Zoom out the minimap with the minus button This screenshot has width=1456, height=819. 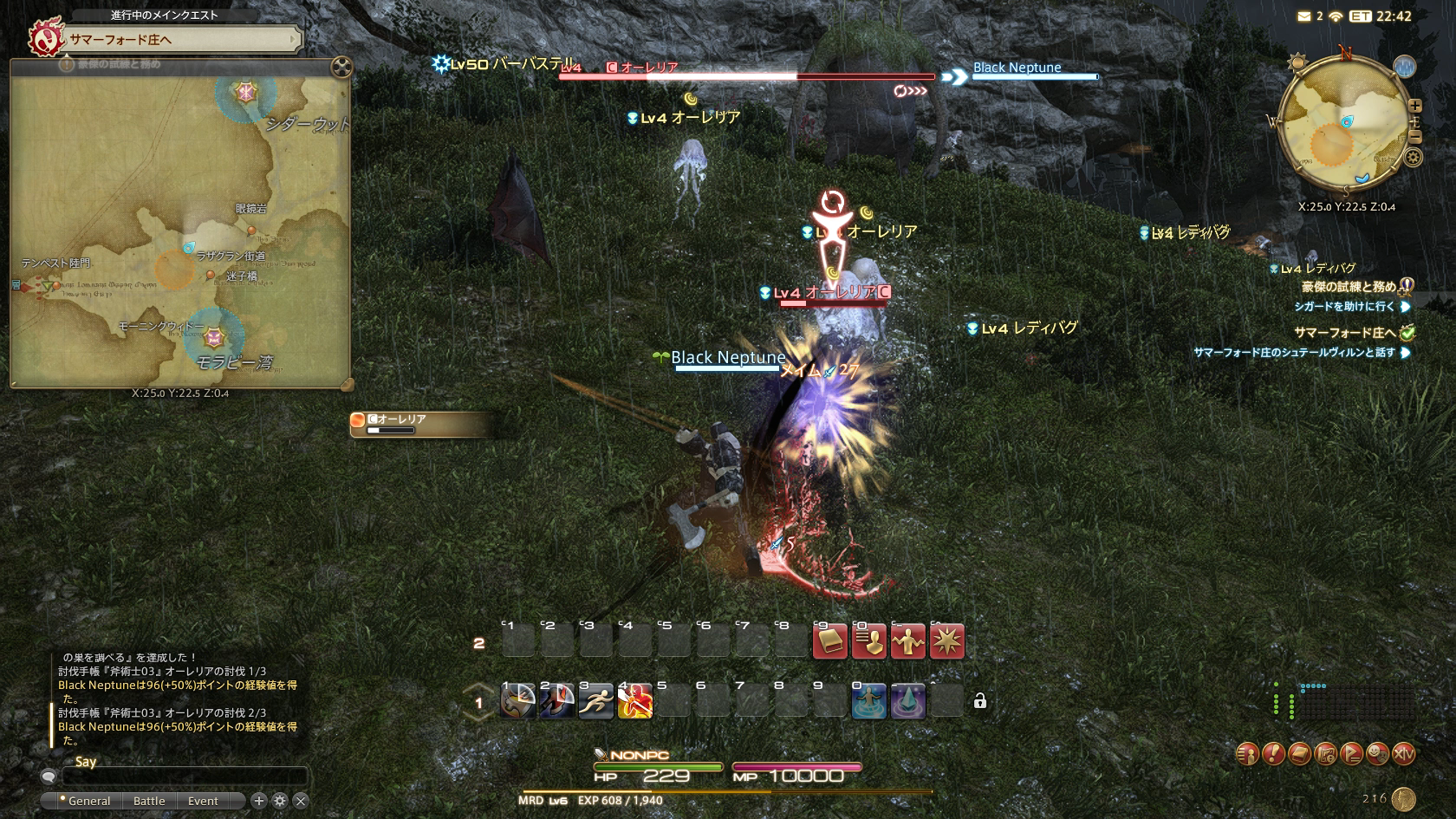tap(1414, 137)
